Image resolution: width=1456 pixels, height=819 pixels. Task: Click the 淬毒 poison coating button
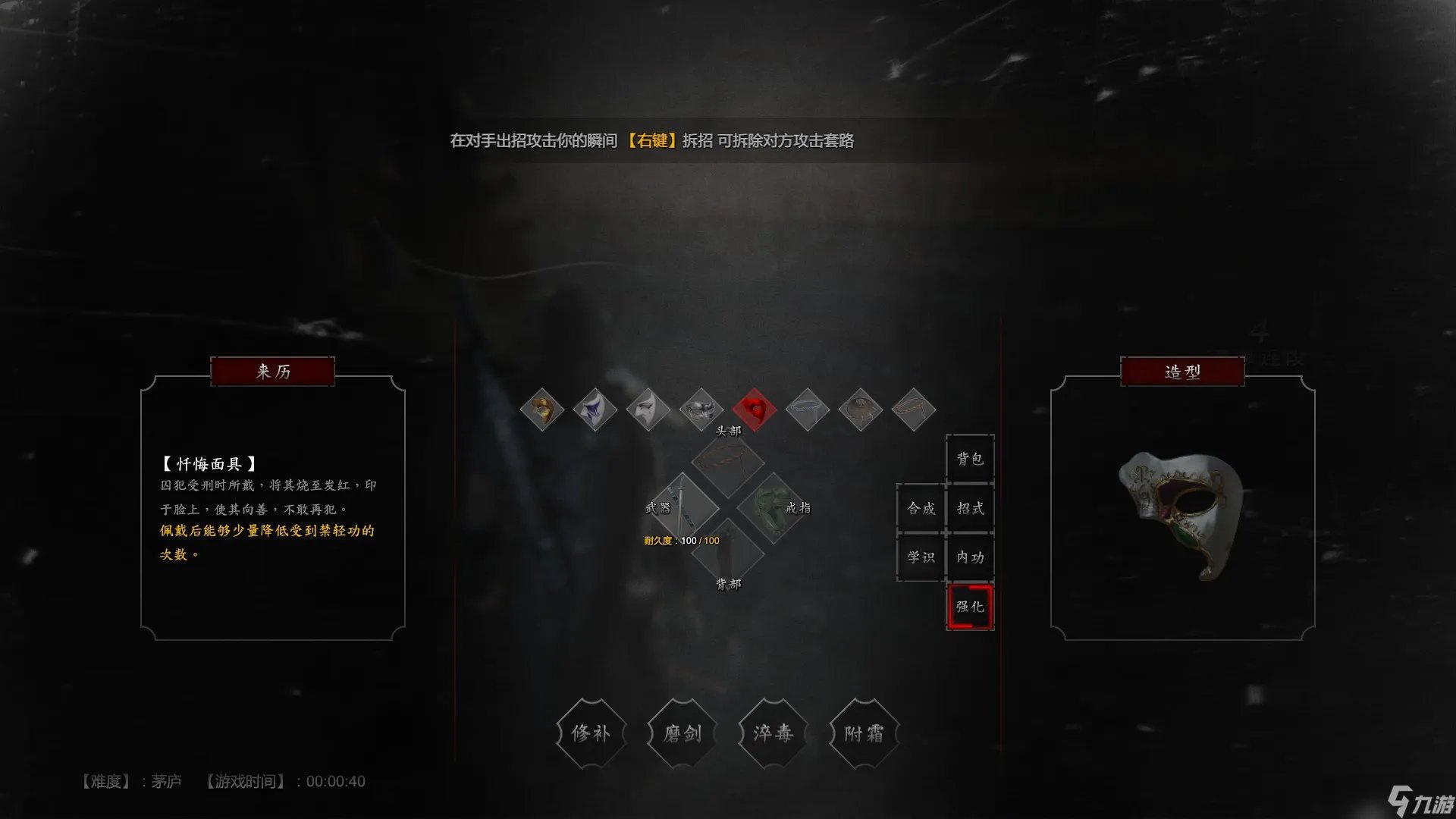coord(773,733)
